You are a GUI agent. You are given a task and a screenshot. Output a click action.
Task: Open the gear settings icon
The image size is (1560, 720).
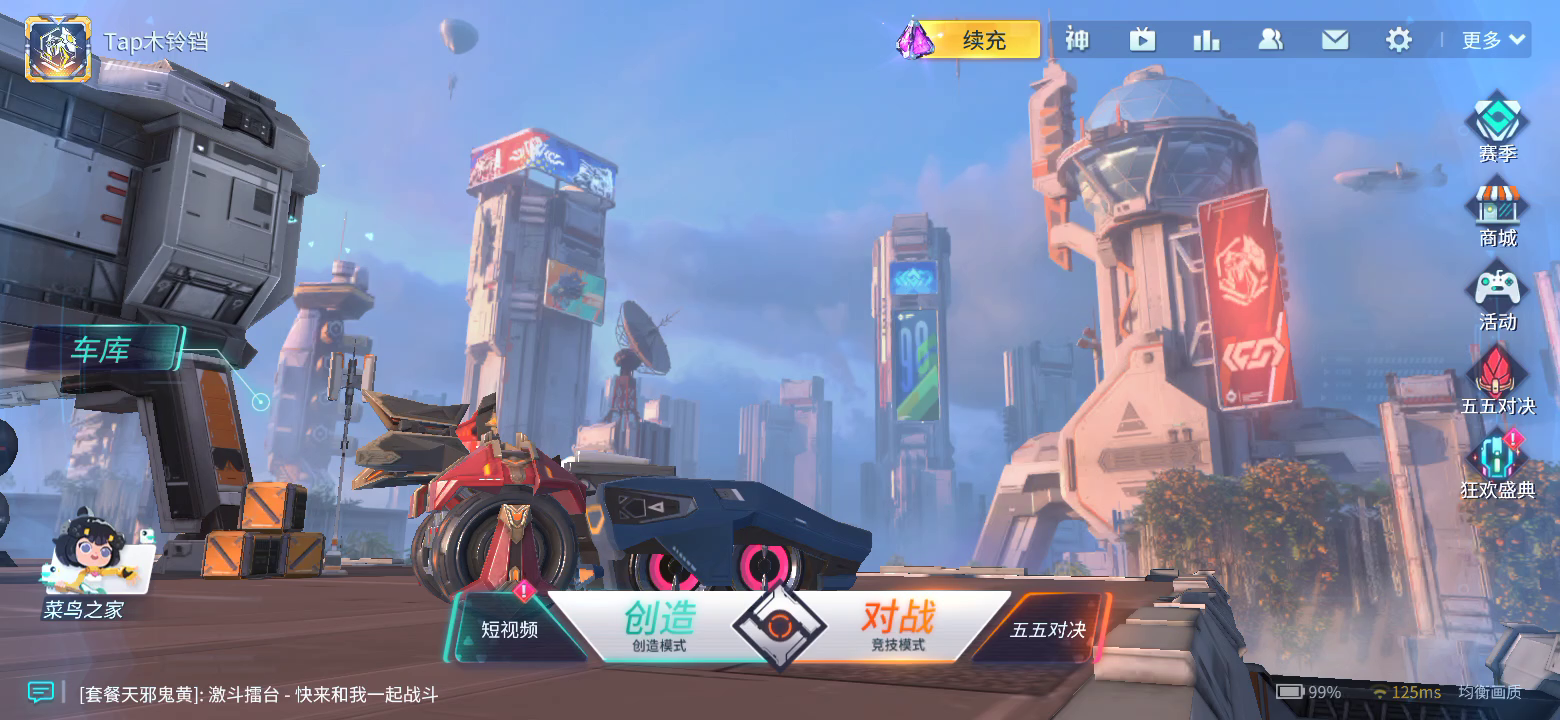(x=1399, y=40)
